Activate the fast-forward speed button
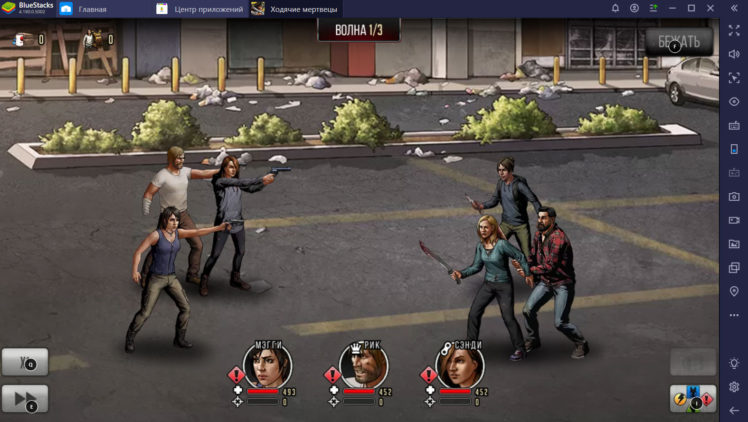748x422 pixels. pyautogui.click(x=24, y=399)
